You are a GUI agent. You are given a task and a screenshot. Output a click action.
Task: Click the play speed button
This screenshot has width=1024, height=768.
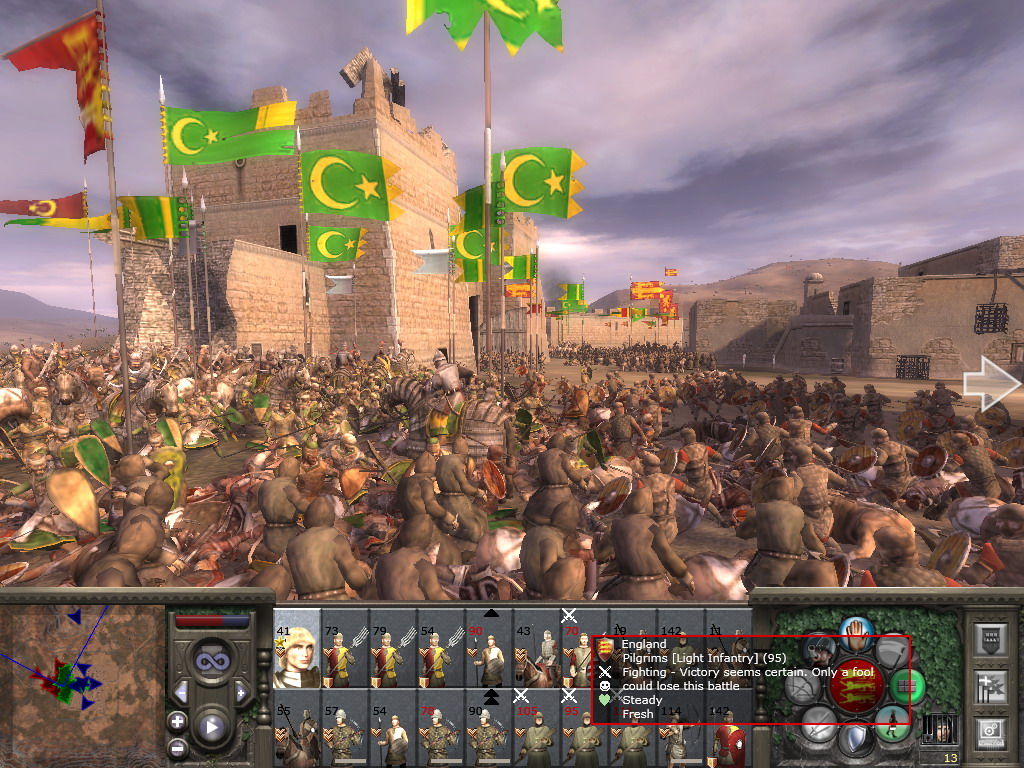tap(211, 727)
